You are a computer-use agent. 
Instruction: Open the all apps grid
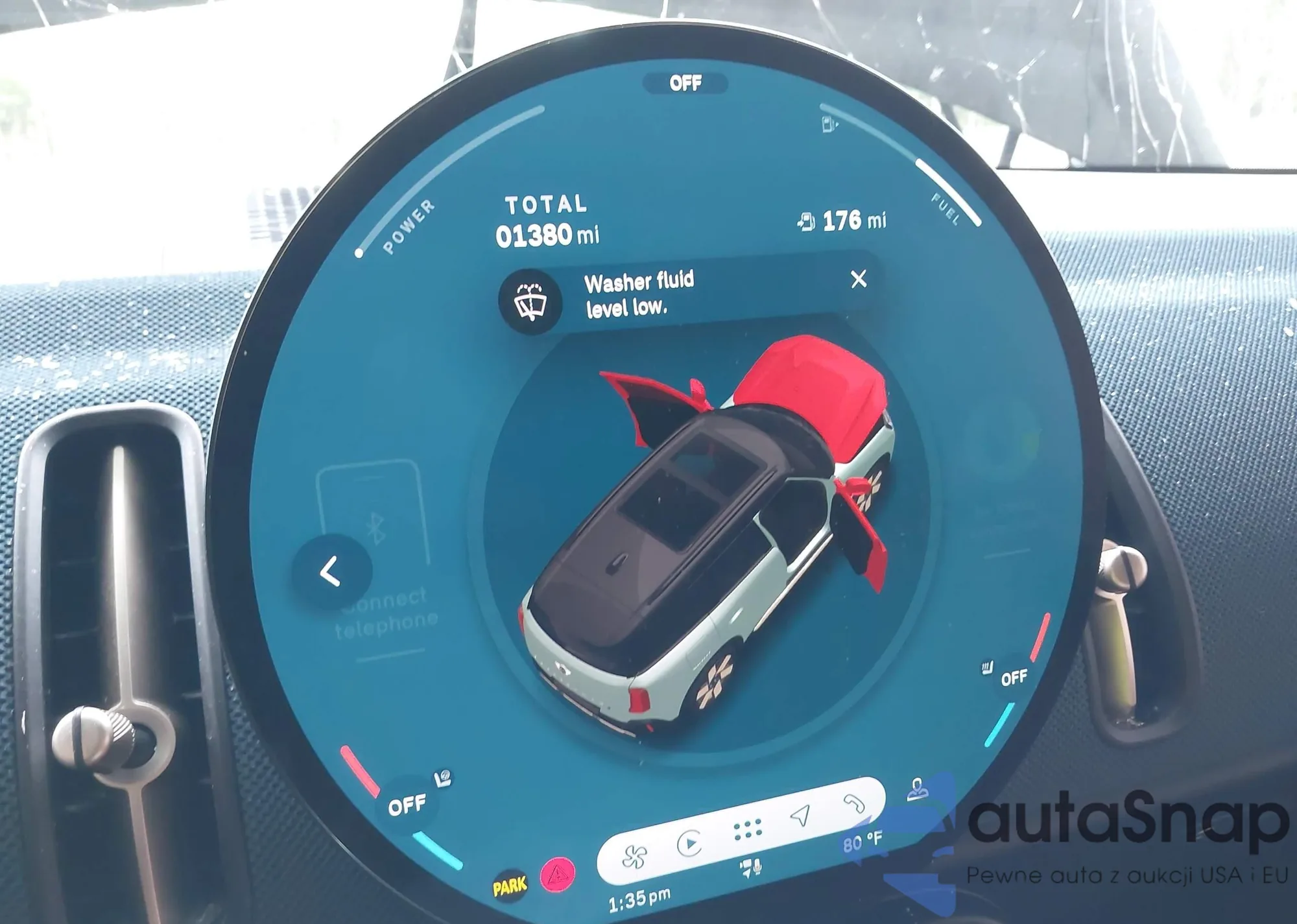[x=747, y=829]
